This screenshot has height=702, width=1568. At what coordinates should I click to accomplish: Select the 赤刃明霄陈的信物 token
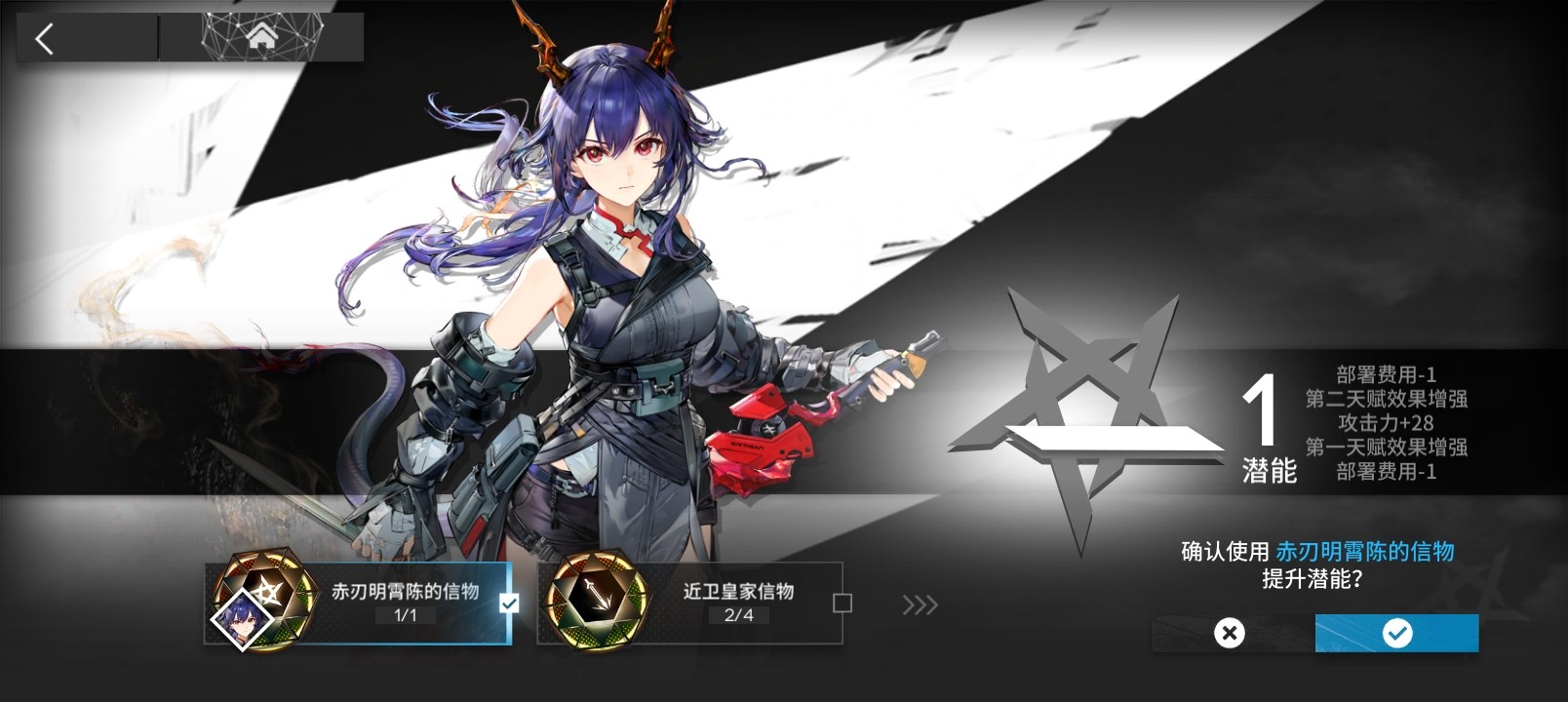tap(357, 603)
